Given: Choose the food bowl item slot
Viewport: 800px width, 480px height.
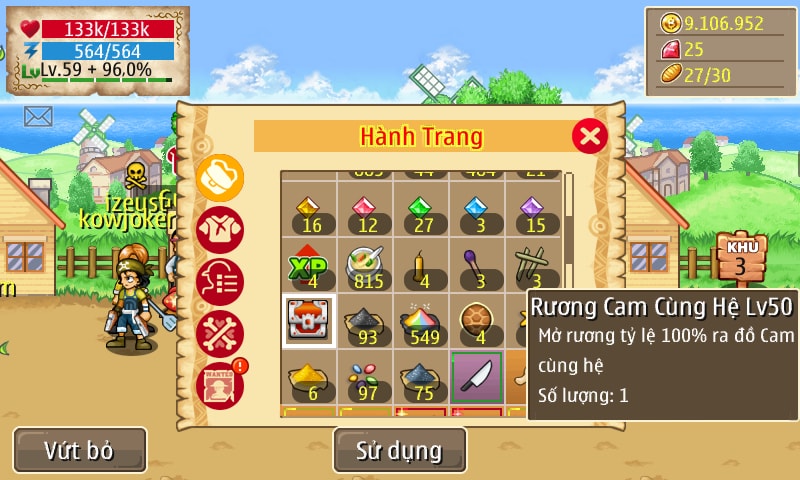Looking at the screenshot, I should [x=365, y=266].
